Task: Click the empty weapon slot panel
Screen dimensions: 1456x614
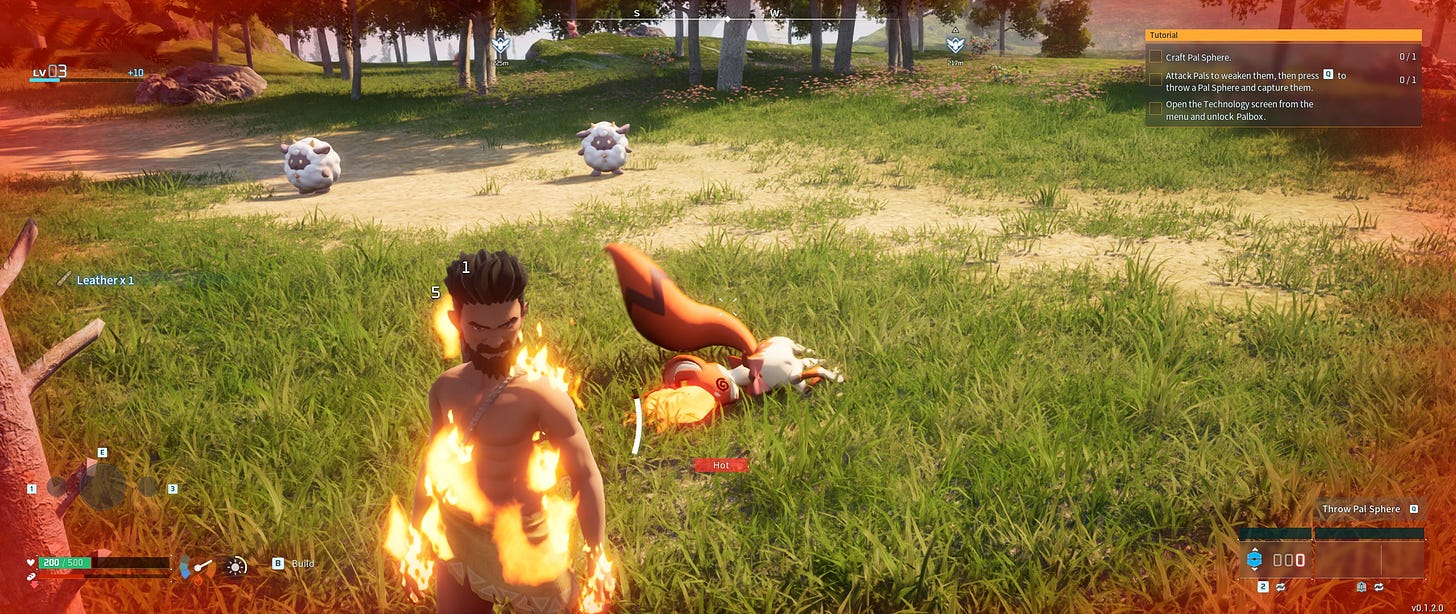Action: 1368,560
